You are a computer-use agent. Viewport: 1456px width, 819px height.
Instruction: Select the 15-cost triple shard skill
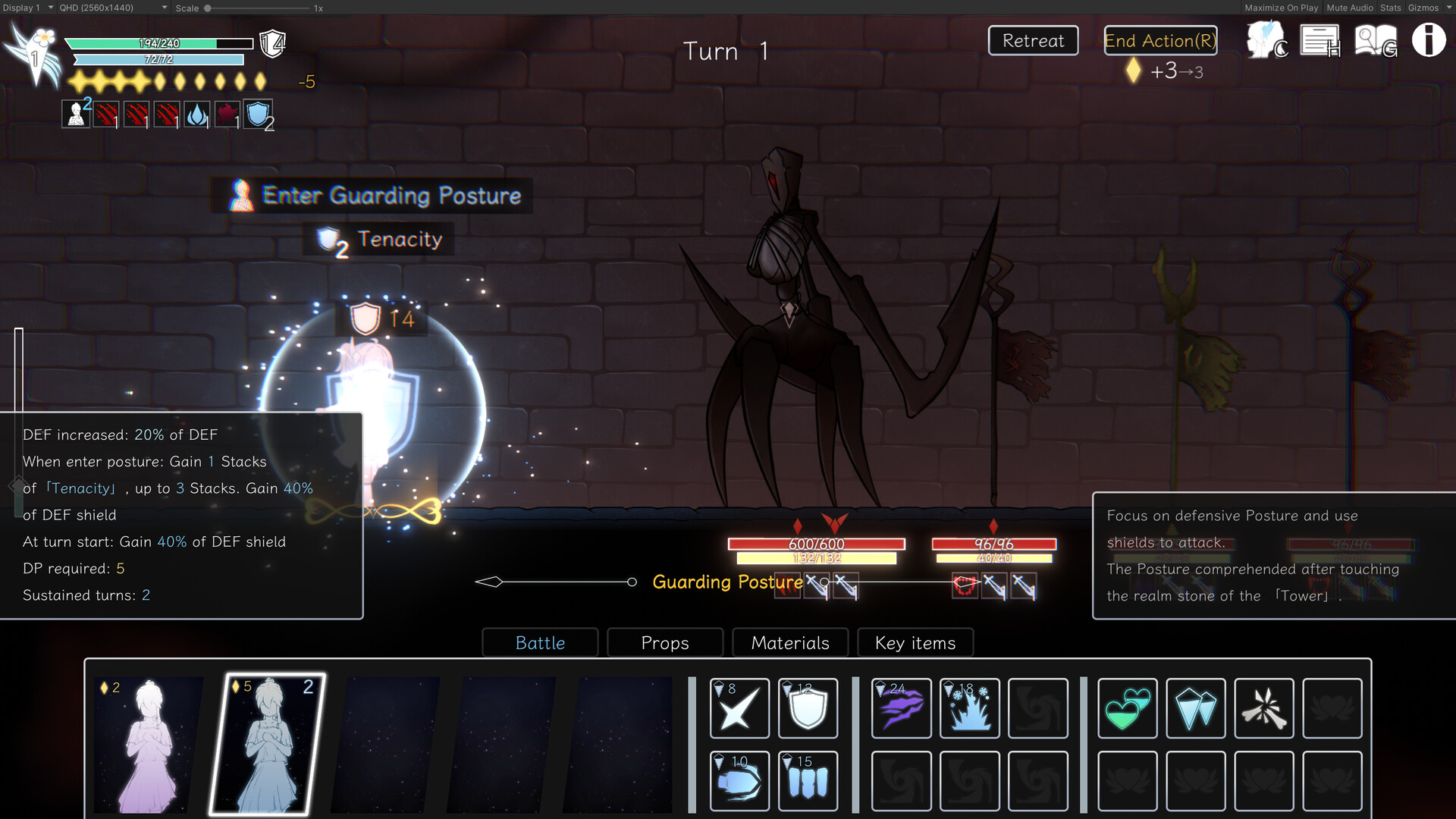[808, 781]
